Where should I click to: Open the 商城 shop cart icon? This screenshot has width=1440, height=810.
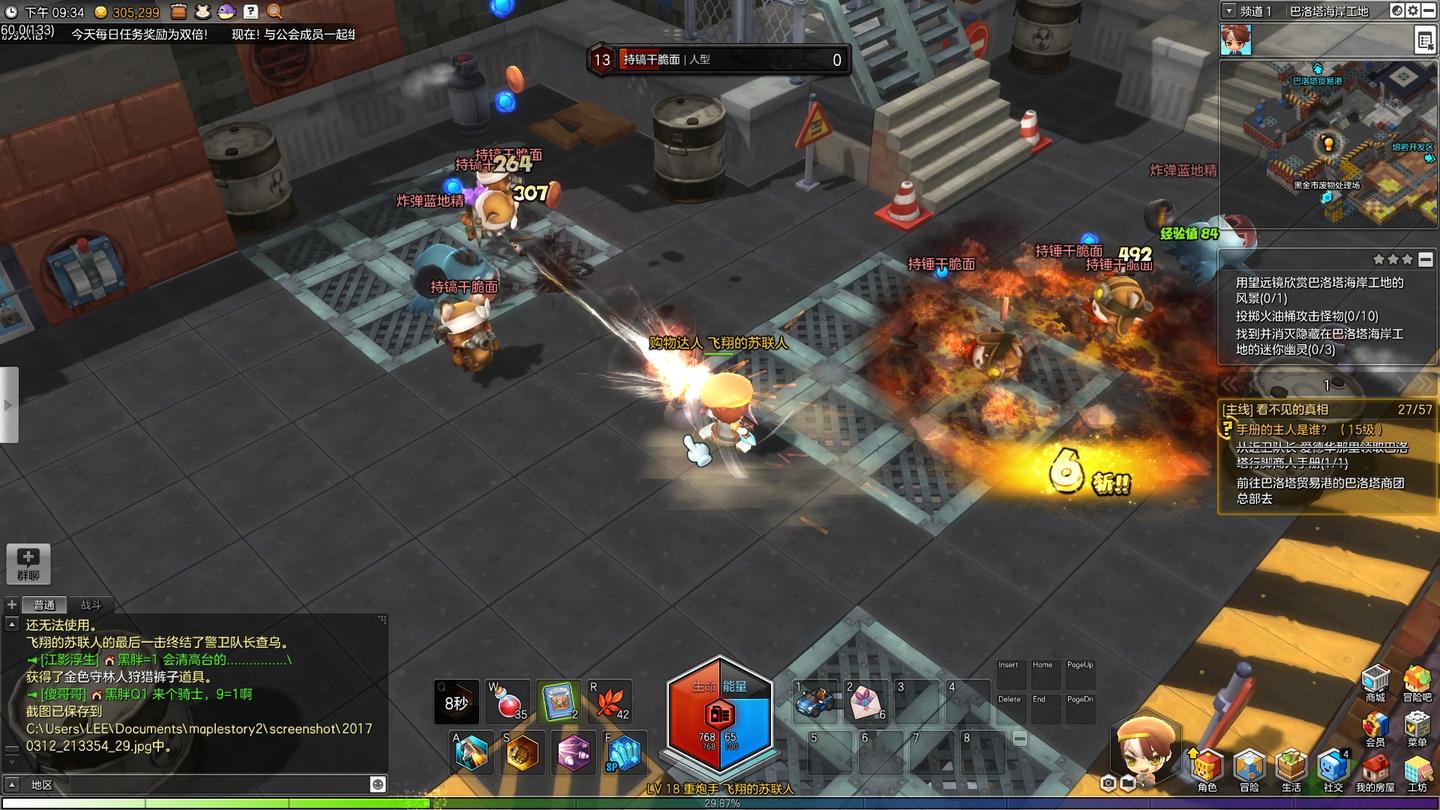click(x=1376, y=679)
